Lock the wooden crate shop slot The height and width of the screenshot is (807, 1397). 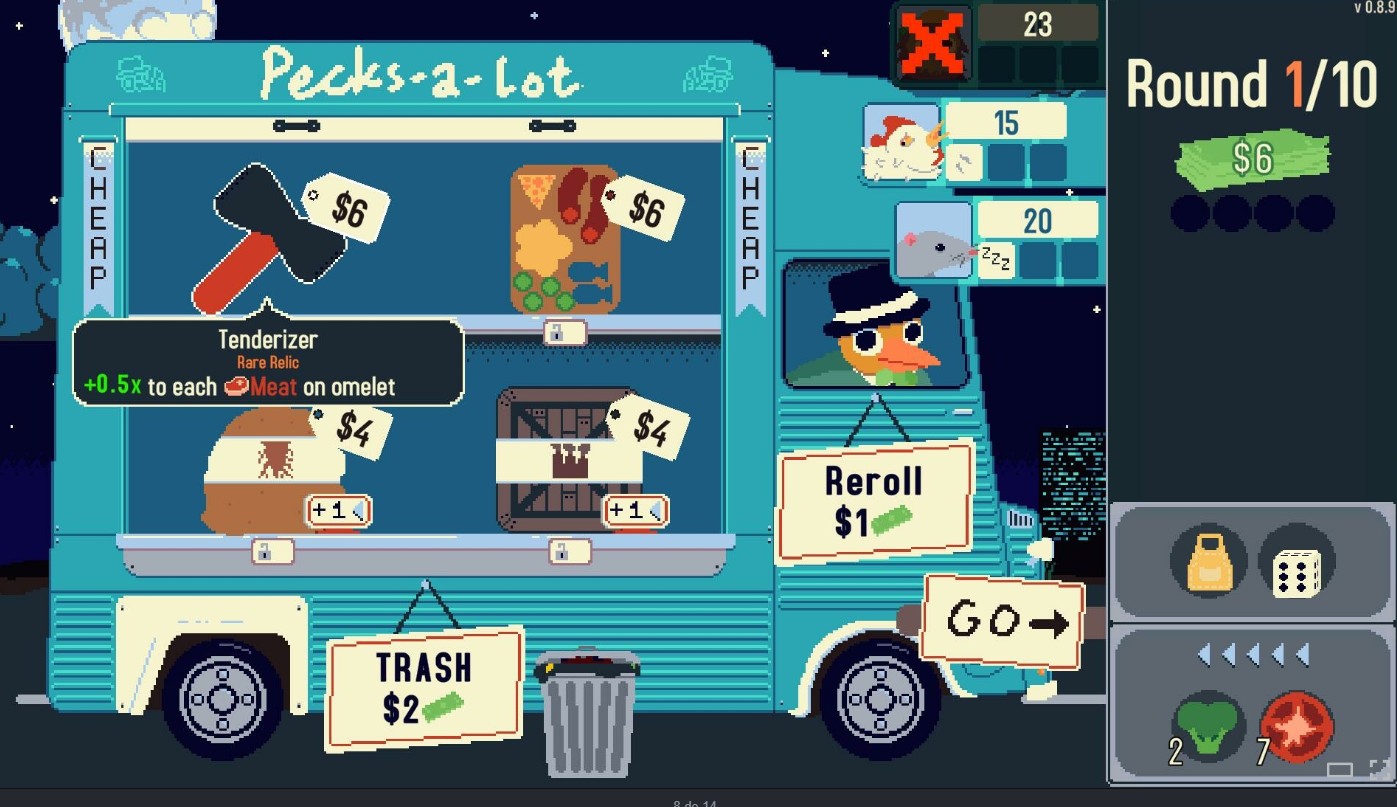tap(569, 551)
